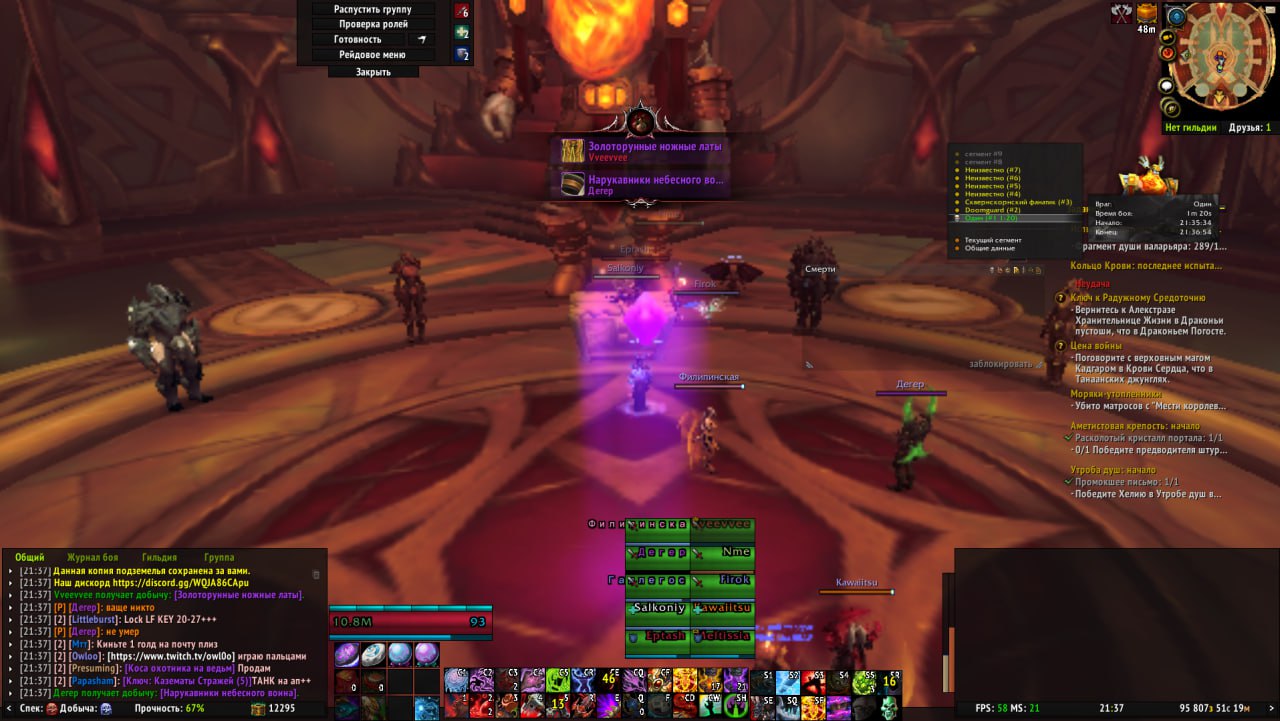This screenshot has width=1280, height=721.
Task: Close the raid panel with Закрыть
Action: coord(373,72)
